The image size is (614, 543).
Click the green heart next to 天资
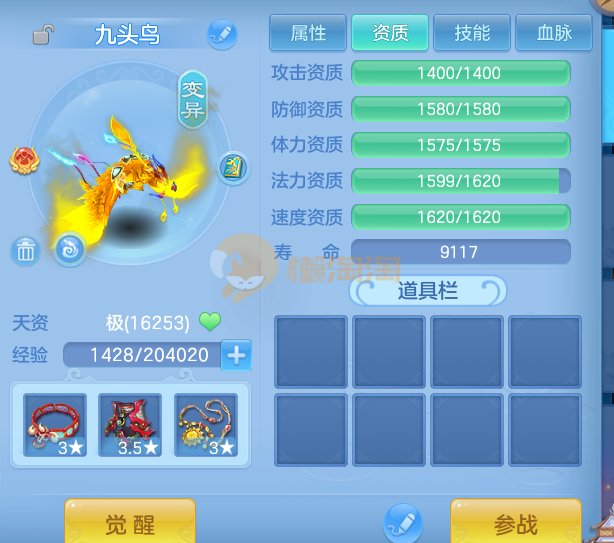click(x=209, y=322)
